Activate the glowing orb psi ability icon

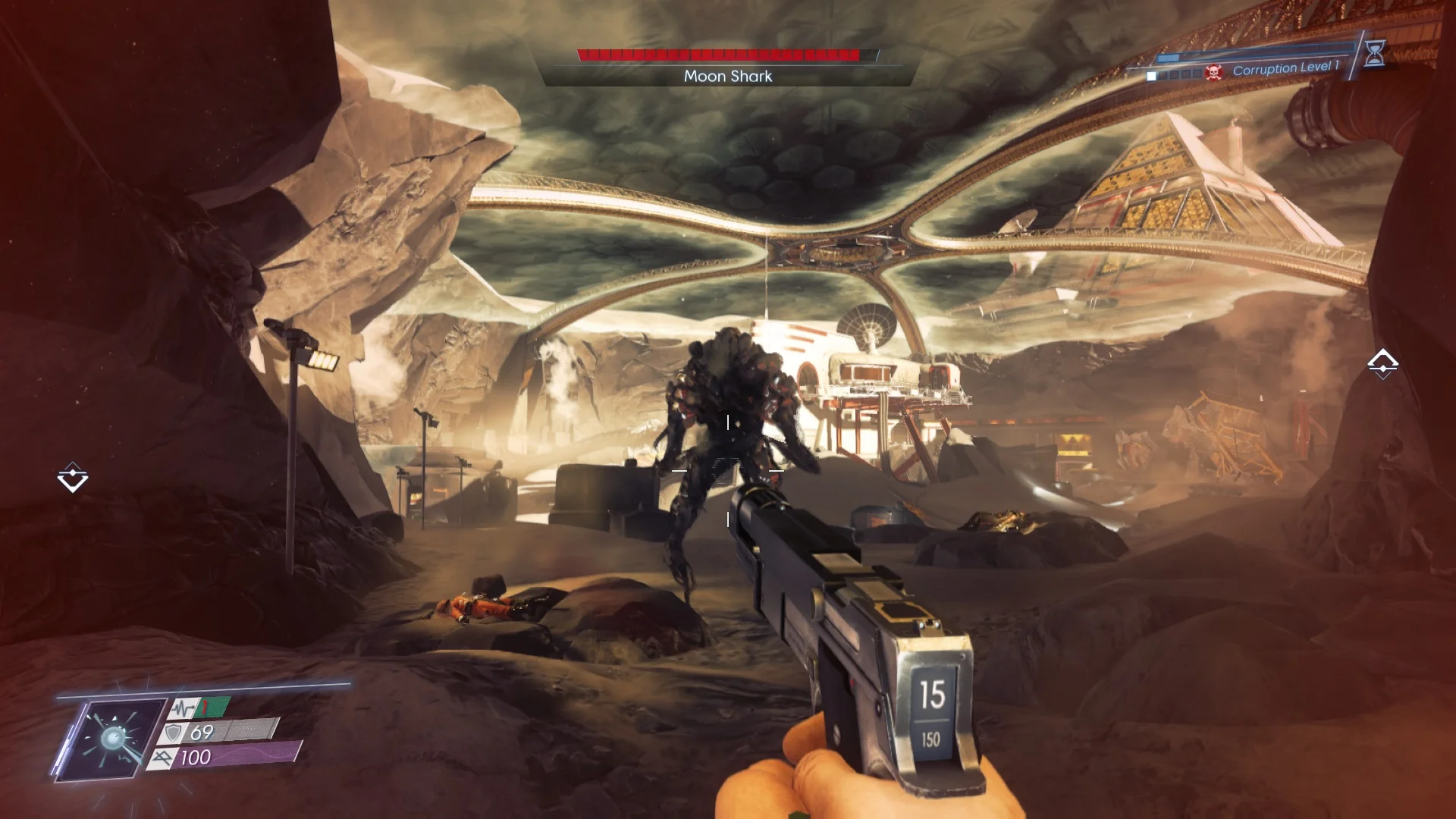pyautogui.click(x=114, y=738)
